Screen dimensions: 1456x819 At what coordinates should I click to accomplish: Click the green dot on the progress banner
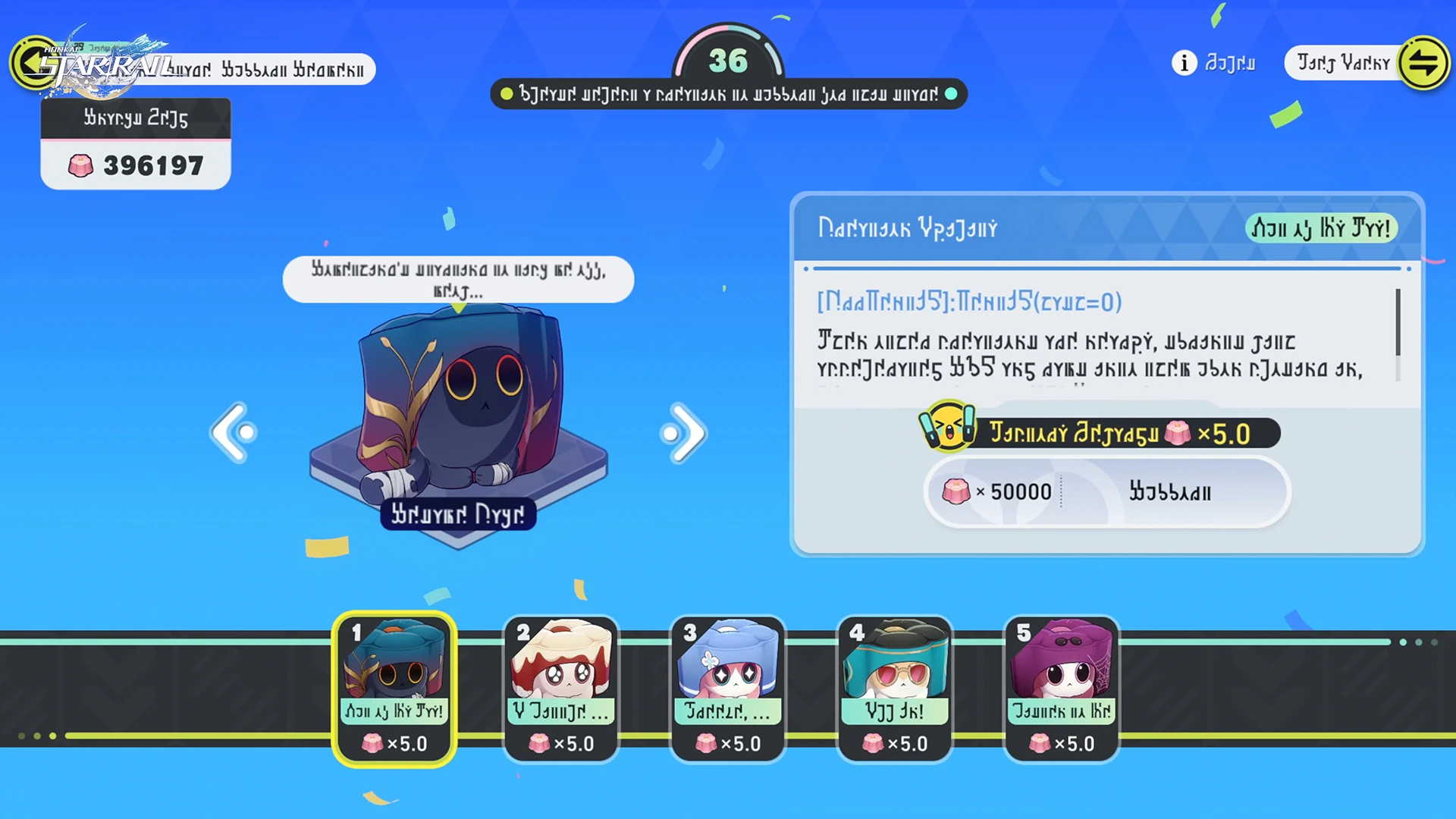[x=507, y=94]
